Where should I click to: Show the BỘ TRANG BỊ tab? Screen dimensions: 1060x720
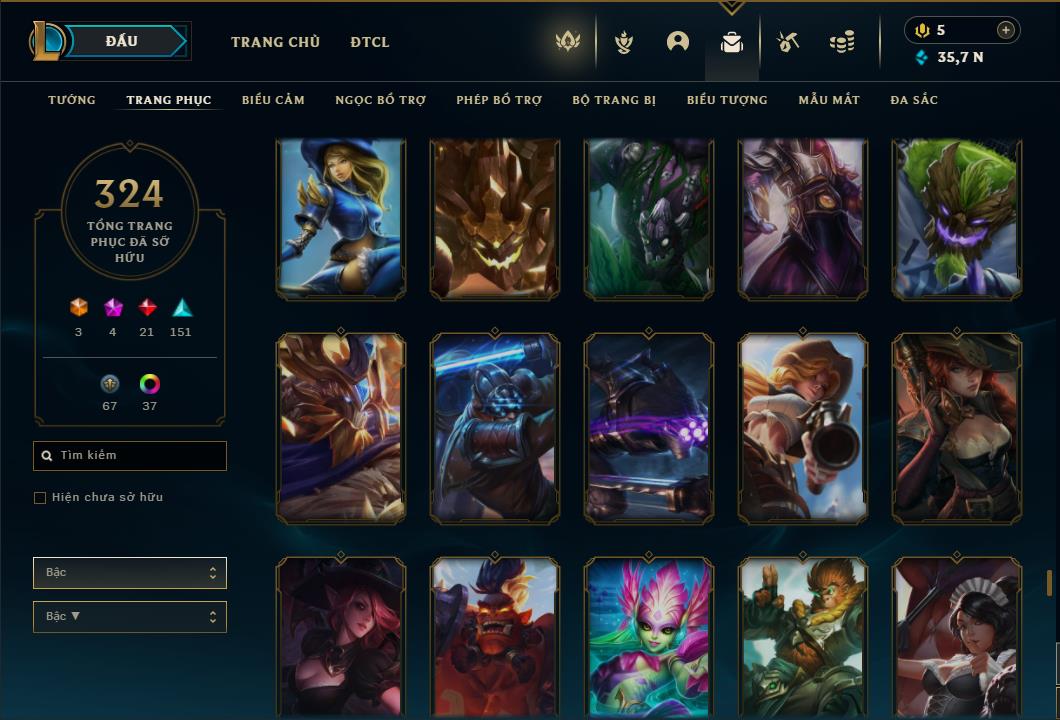click(x=614, y=100)
